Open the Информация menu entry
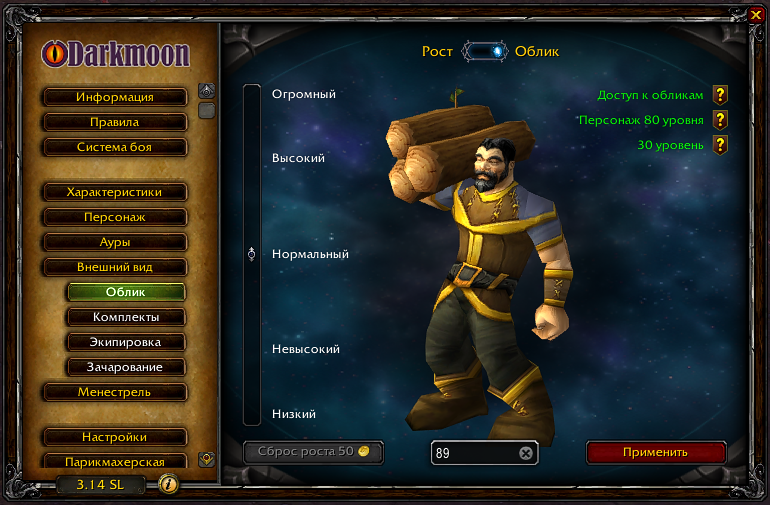This screenshot has height=505, width=770. point(115,97)
